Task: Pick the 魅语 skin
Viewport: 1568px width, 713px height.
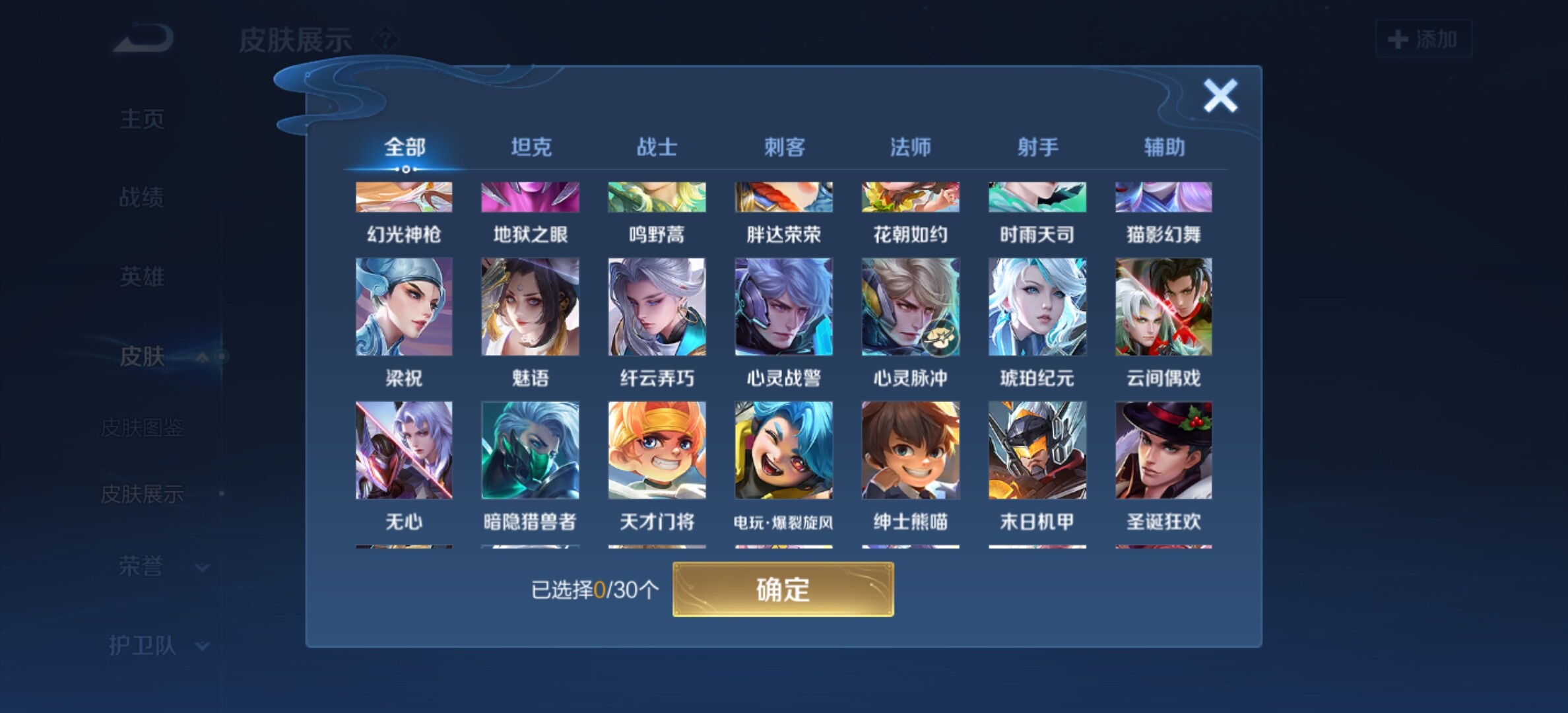Action: (x=531, y=307)
